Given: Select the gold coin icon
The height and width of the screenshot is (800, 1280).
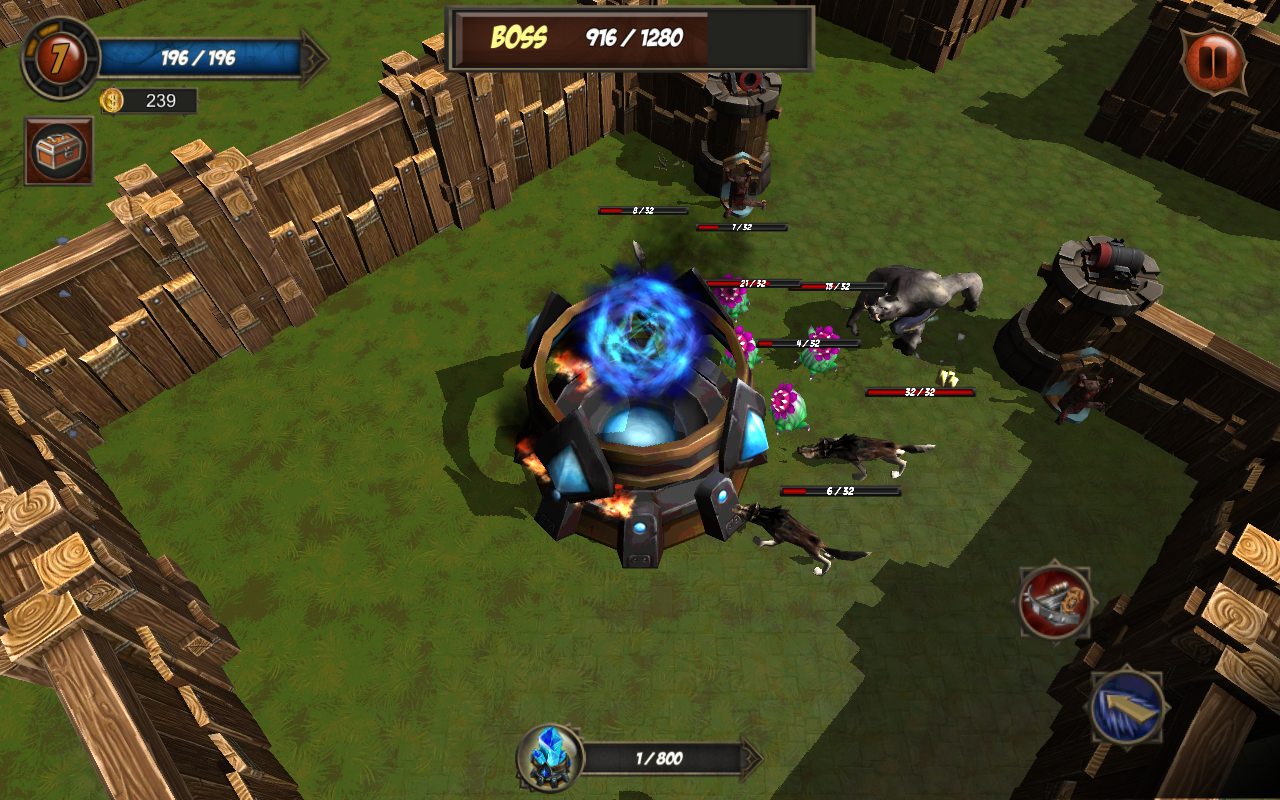Looking at the screenshot, I should (x=112, y=101).
